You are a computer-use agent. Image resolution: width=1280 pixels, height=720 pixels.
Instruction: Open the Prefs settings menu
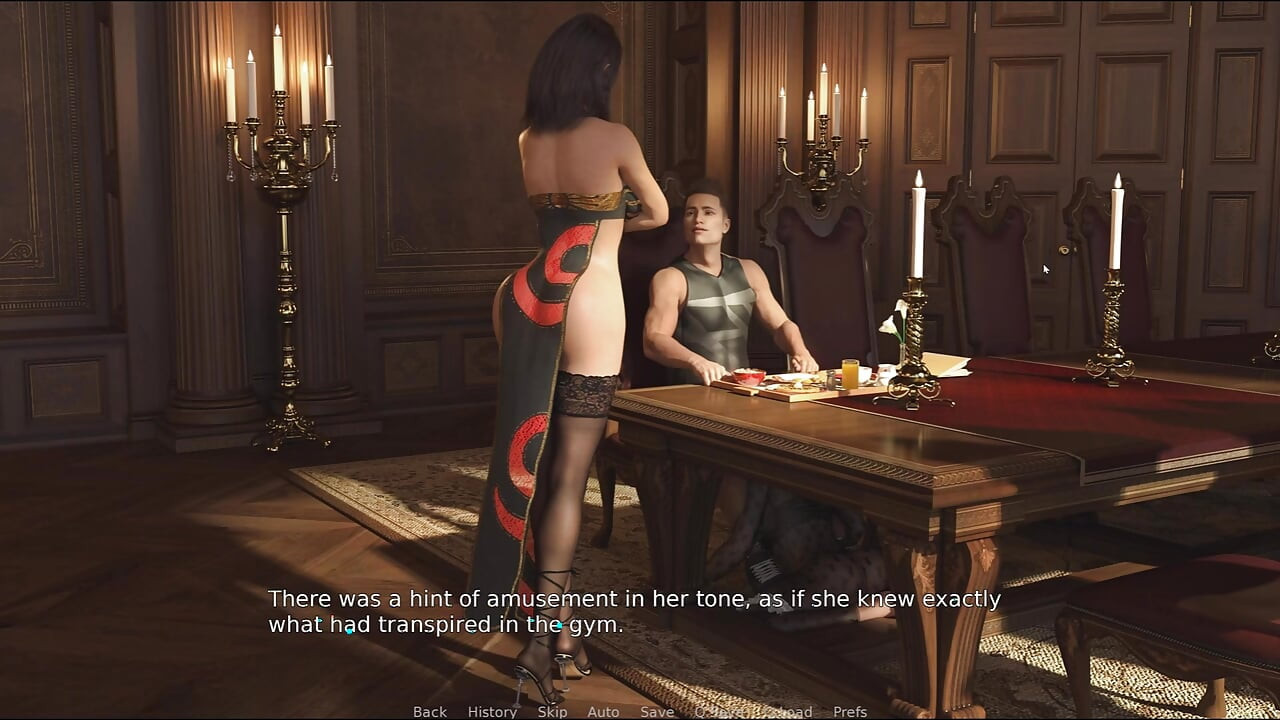click(850, 712)
